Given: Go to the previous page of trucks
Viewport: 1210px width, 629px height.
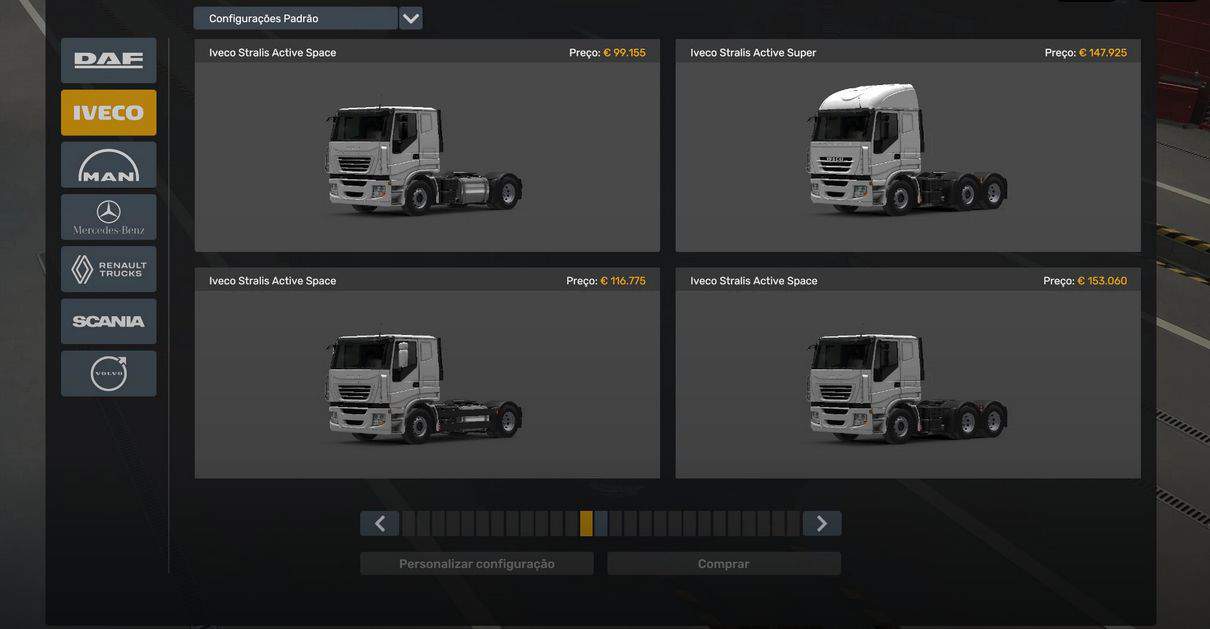Looking at the screenshot, I should [x=380, y=524].
